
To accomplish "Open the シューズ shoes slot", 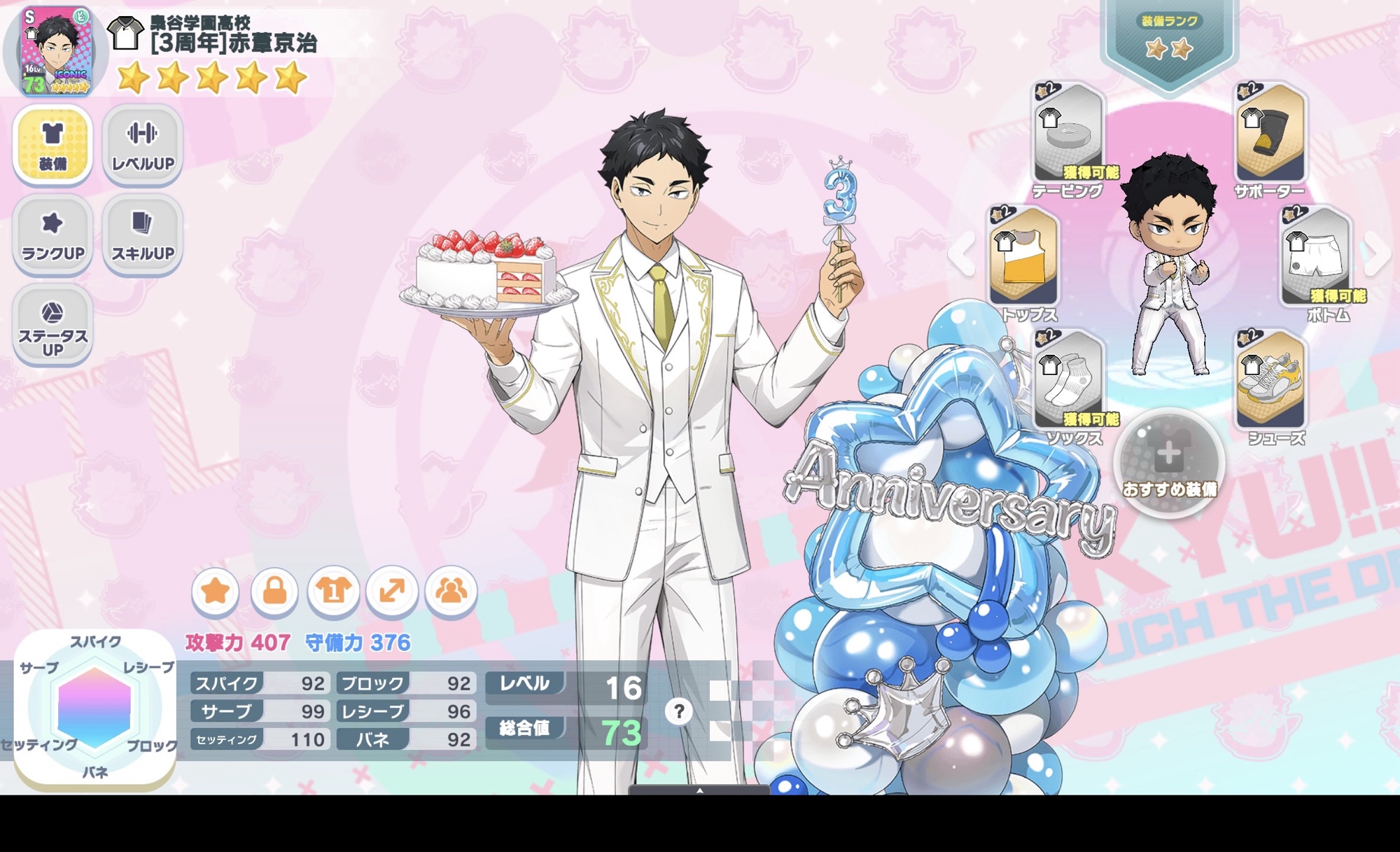I will [x=1270, y=380].
